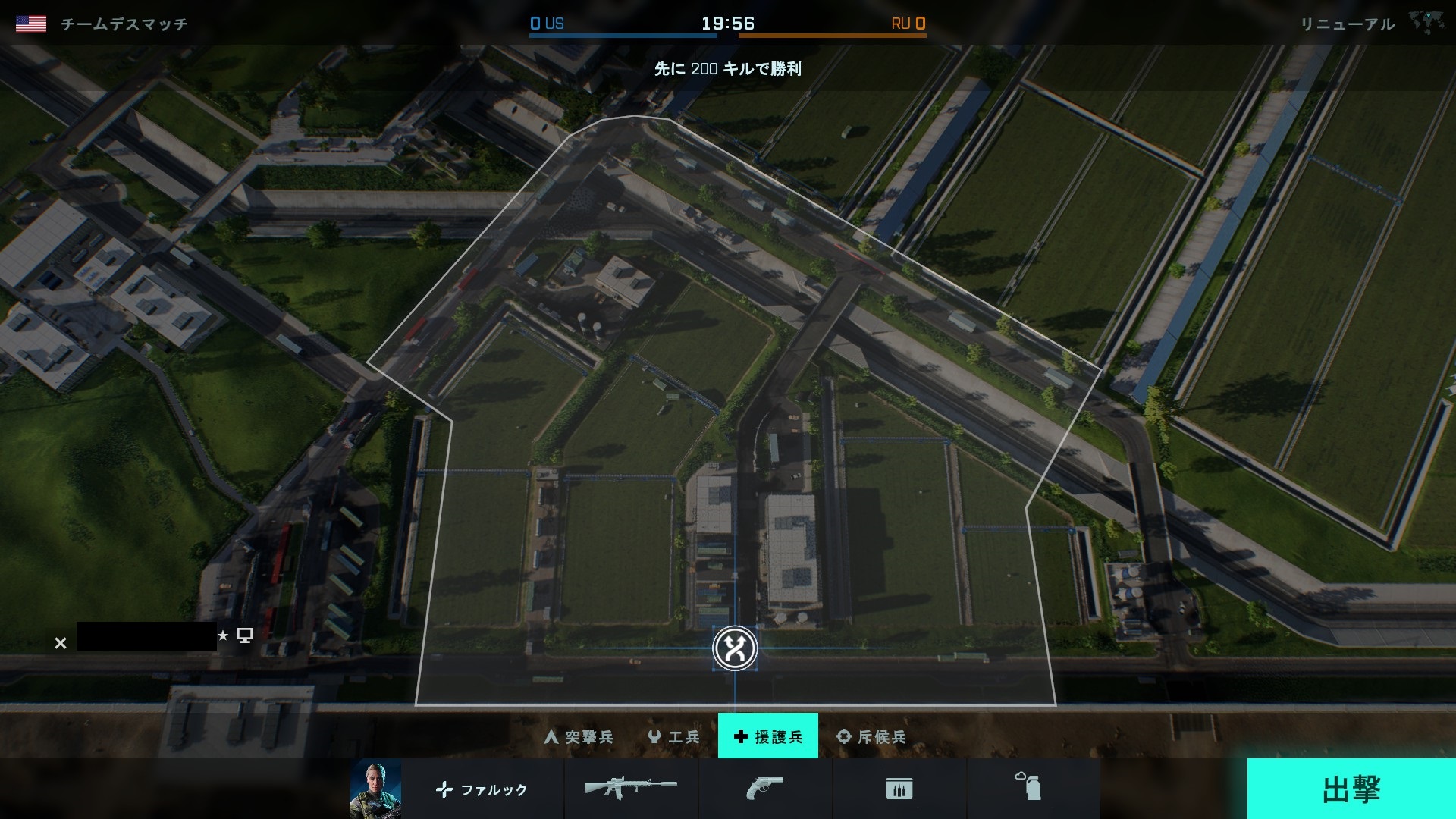Click the specialist character portrait

tap(375, 789)
